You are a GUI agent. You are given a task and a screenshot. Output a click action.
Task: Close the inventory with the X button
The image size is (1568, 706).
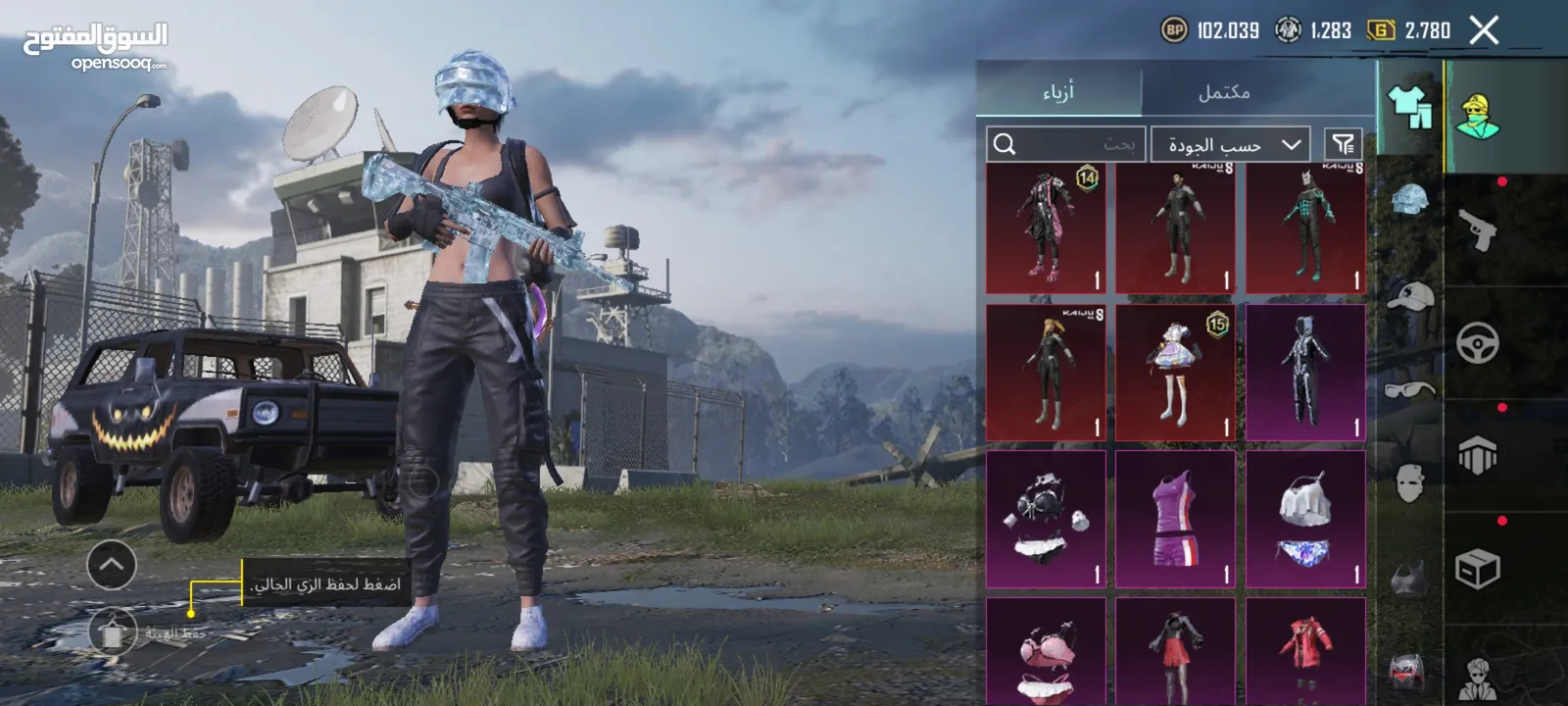pyautogui.click(x=1484, y=30)
